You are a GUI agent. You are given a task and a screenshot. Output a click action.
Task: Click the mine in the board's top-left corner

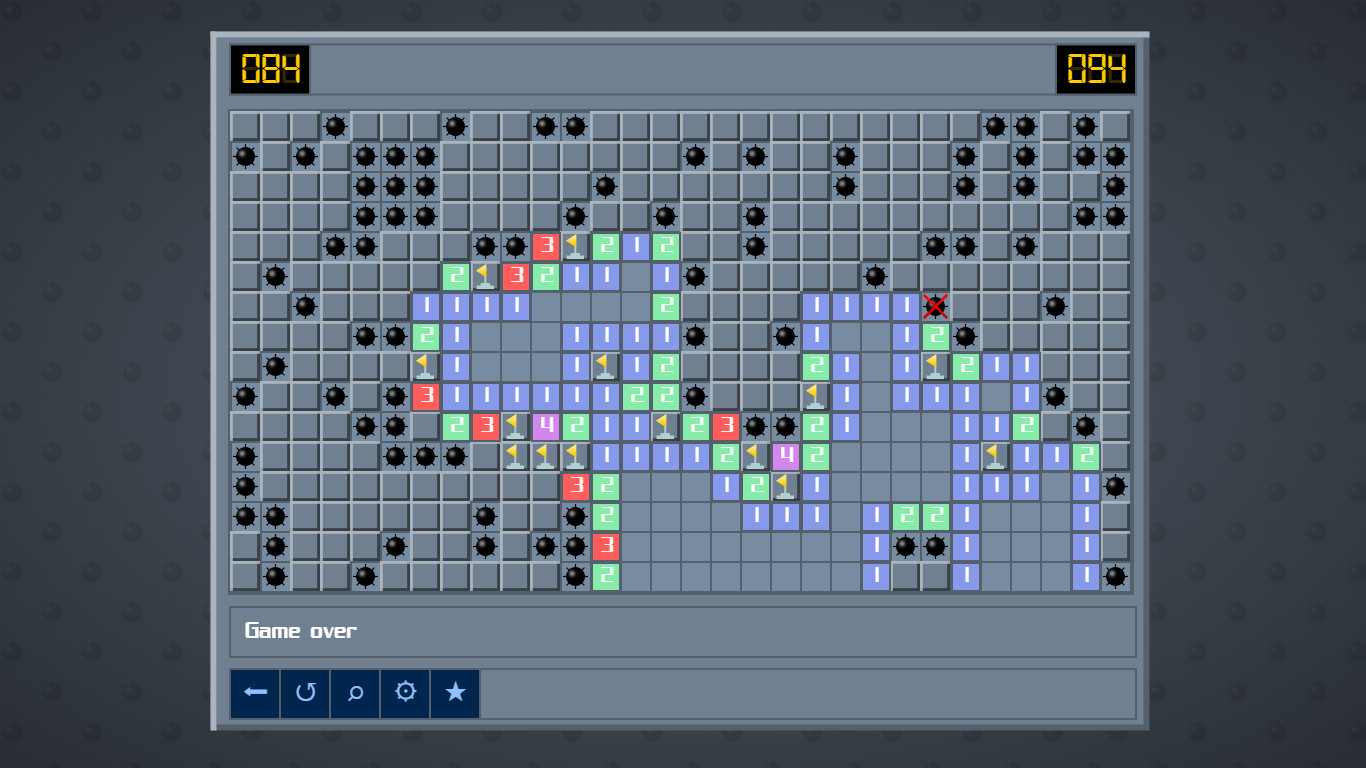pyautogui.click(x=245, y=157)
